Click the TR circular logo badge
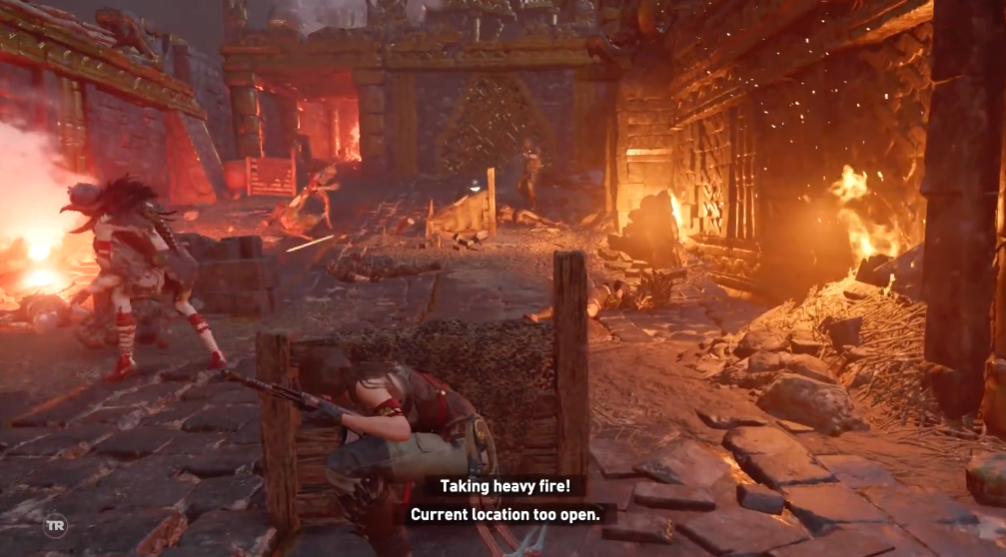The image size is (1006, 557). click(56, 525)
